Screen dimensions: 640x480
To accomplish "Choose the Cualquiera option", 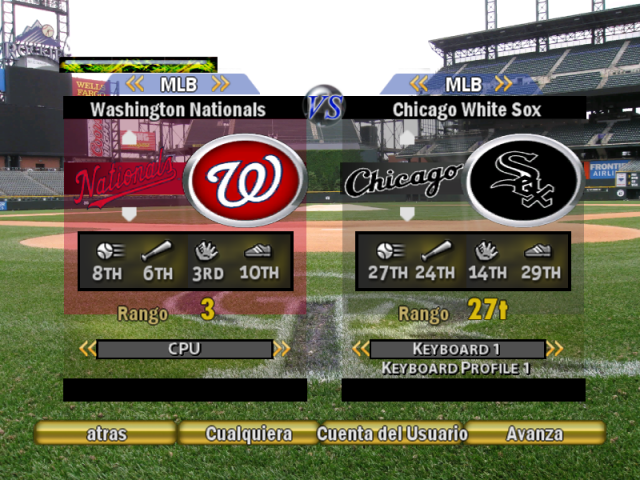I will tap(248, 434).
